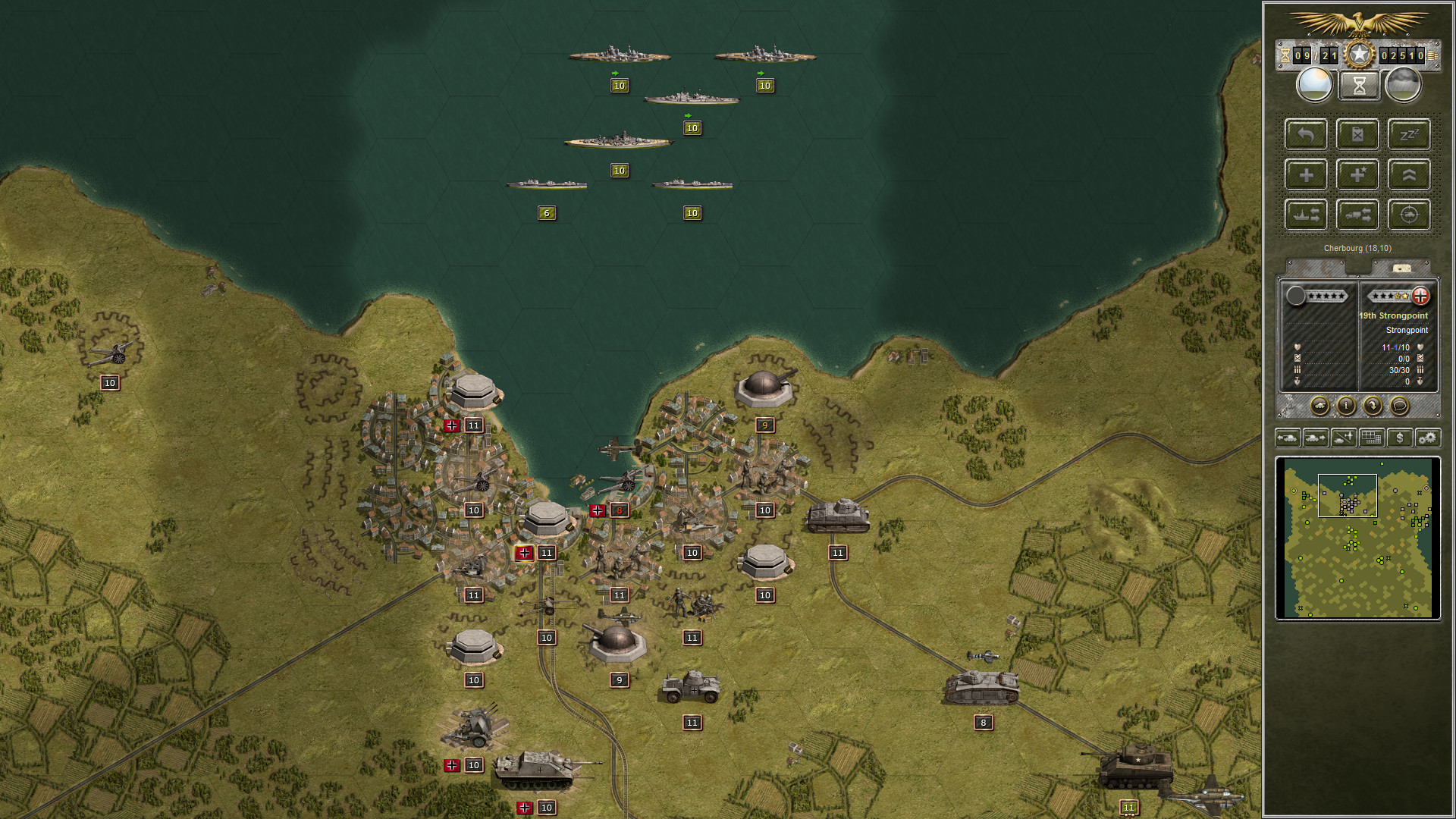
Task: Toggle the tank targeting overlay icon
Action: pyautogui.click(x=1409, y=214)
